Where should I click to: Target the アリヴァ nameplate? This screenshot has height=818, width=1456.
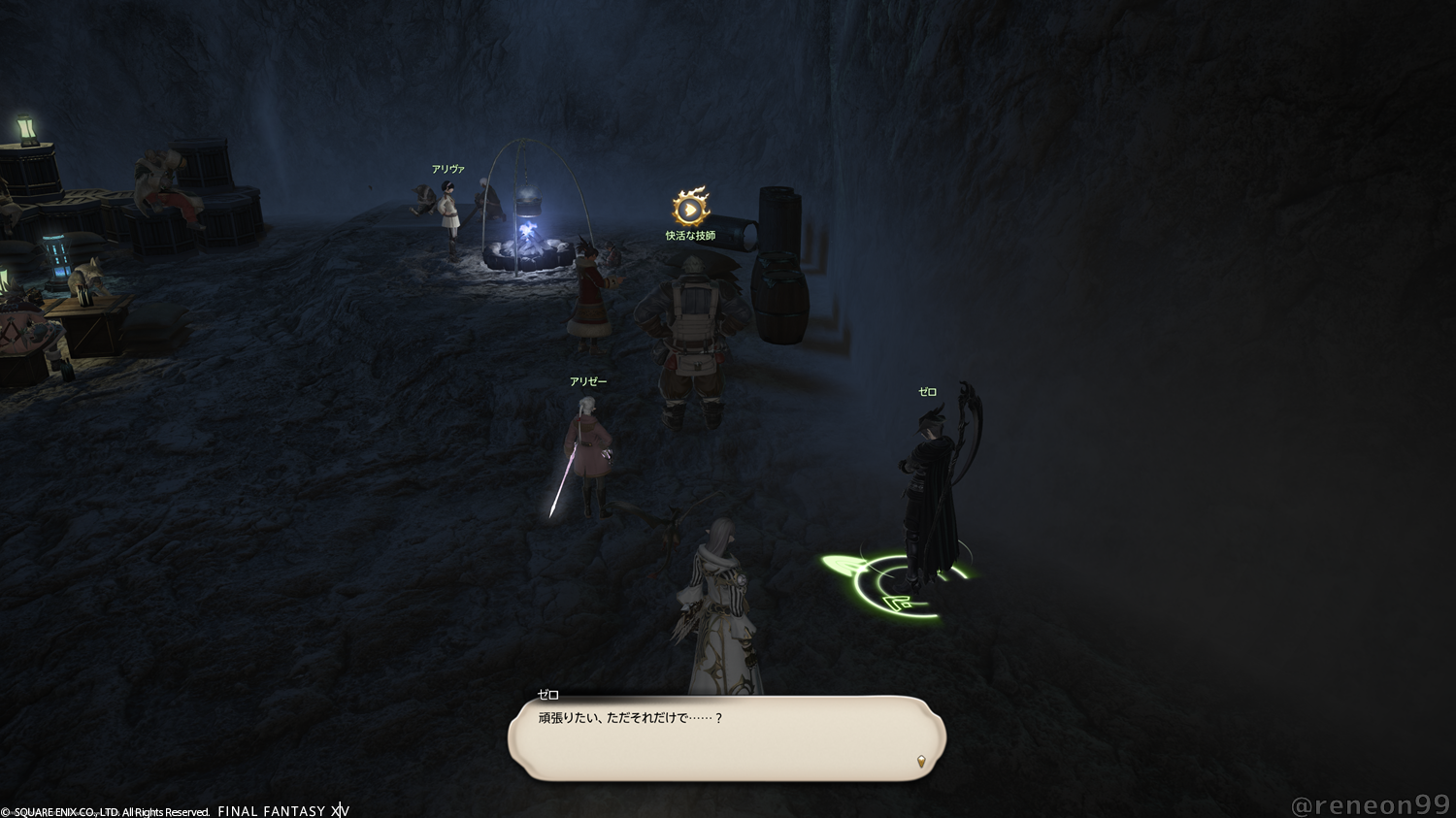click(x=448, y=170)
